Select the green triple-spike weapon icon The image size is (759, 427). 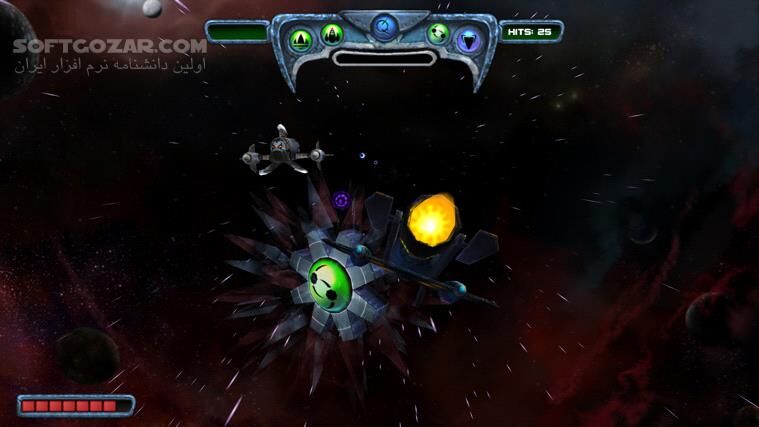[x=300, y=38]
